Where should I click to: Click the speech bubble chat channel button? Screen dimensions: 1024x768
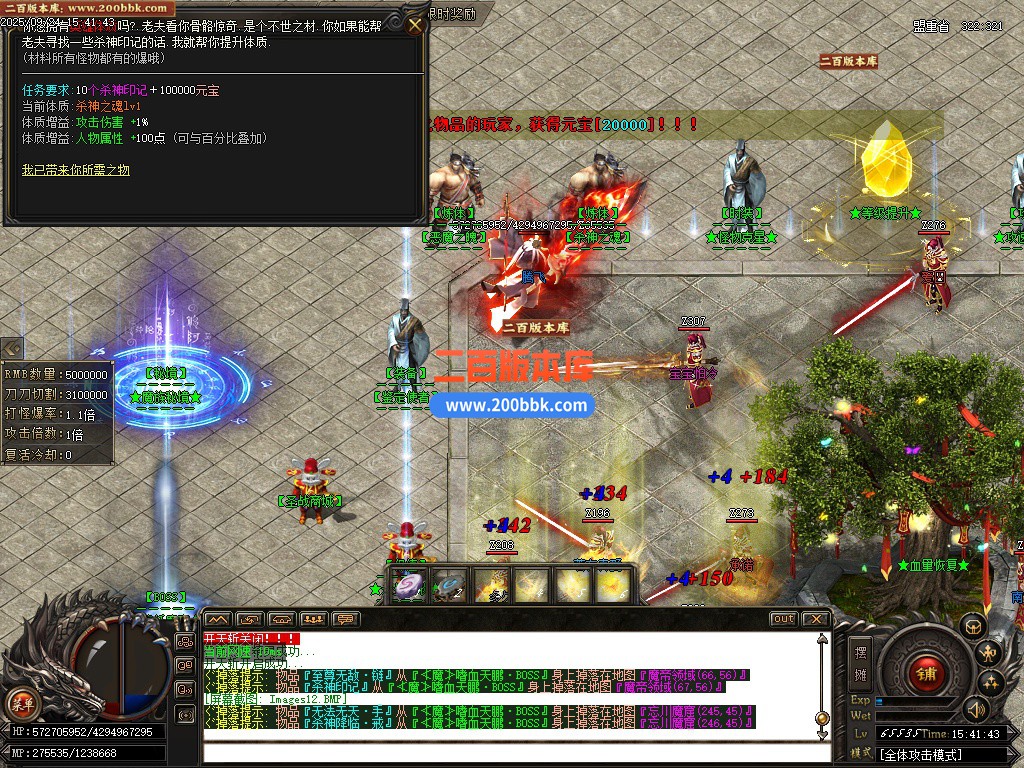(x=345, y=619)
